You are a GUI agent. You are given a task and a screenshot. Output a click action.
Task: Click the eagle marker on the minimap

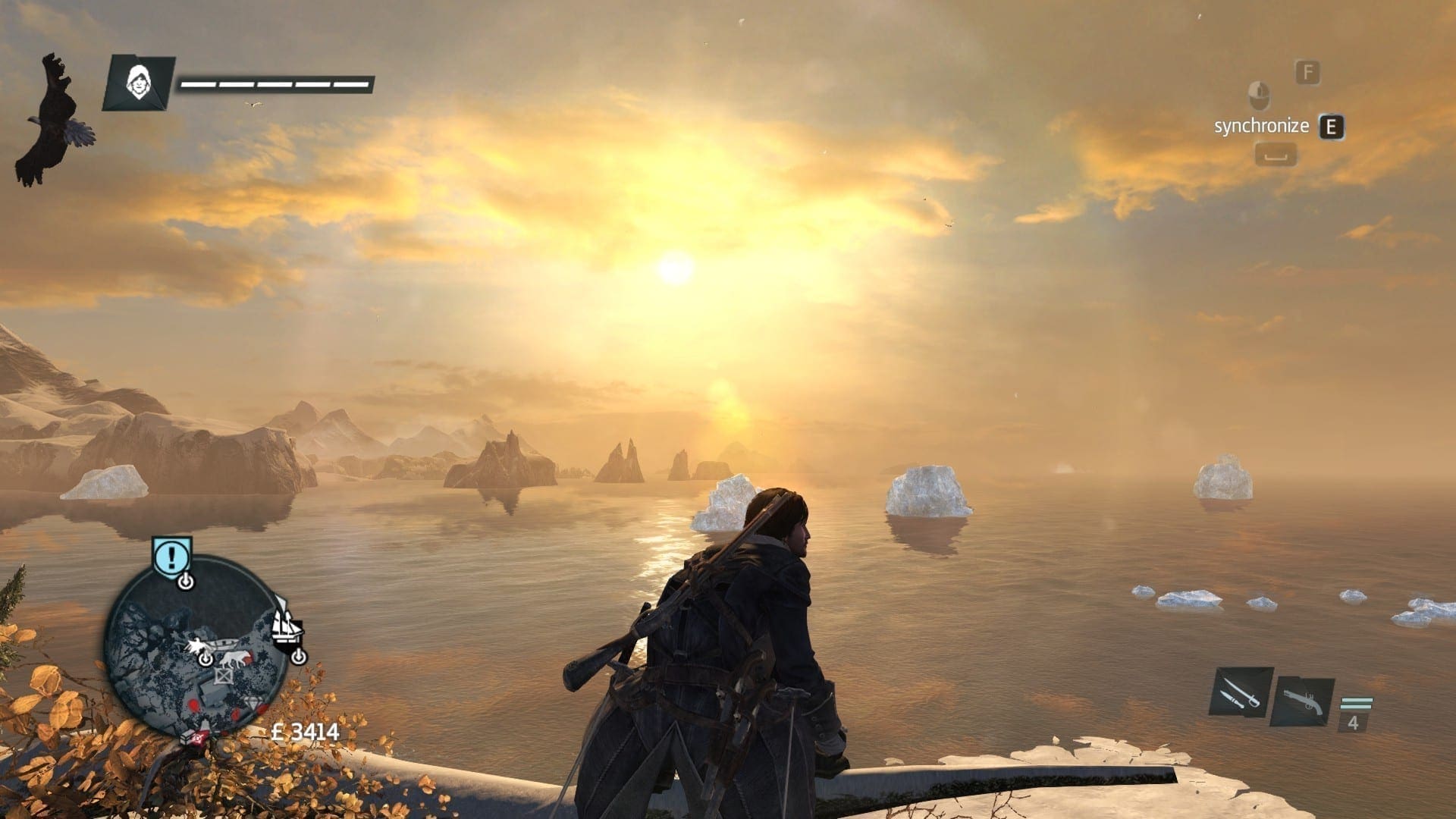[196, 647]
